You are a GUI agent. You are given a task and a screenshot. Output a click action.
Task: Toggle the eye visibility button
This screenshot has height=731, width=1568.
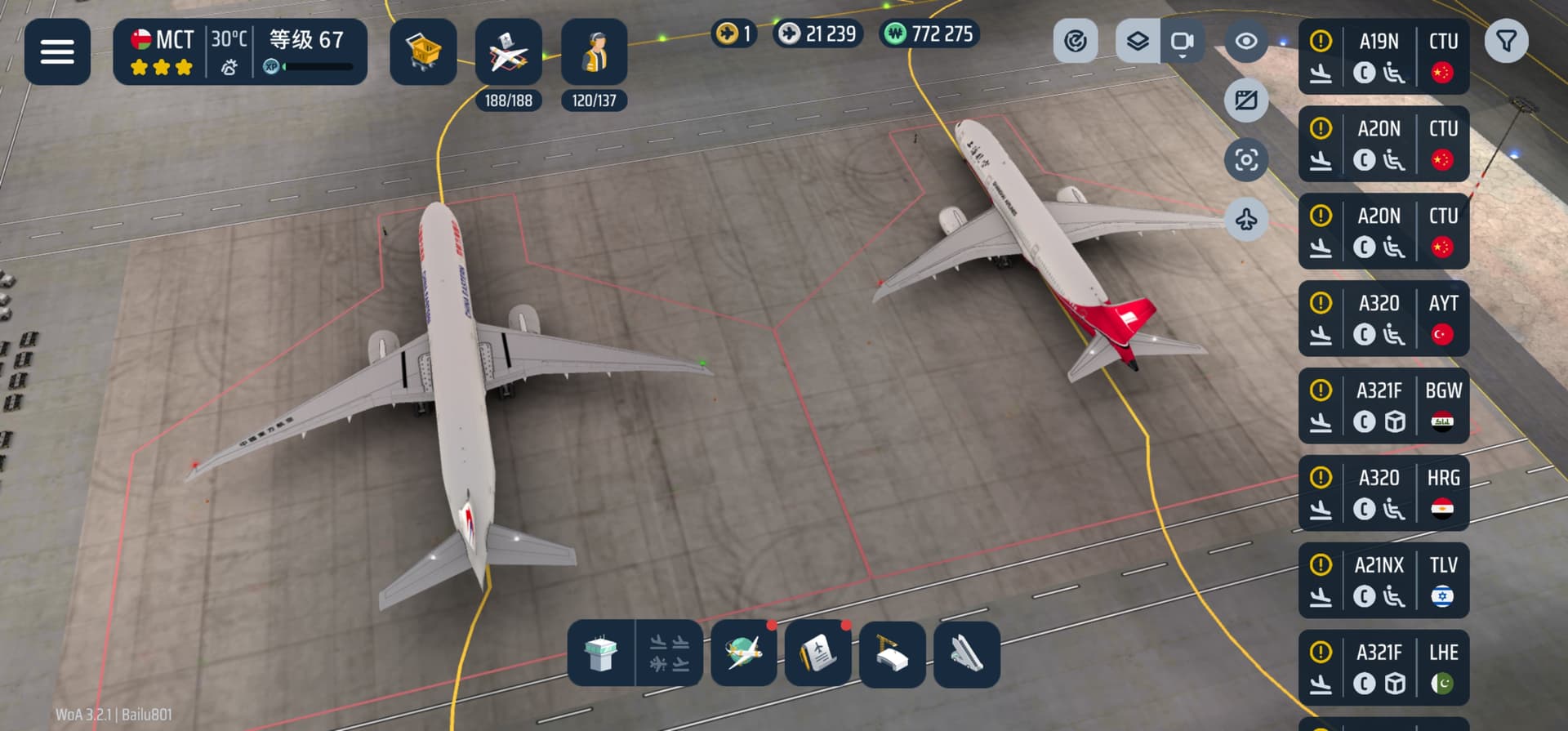(1246, 41)
